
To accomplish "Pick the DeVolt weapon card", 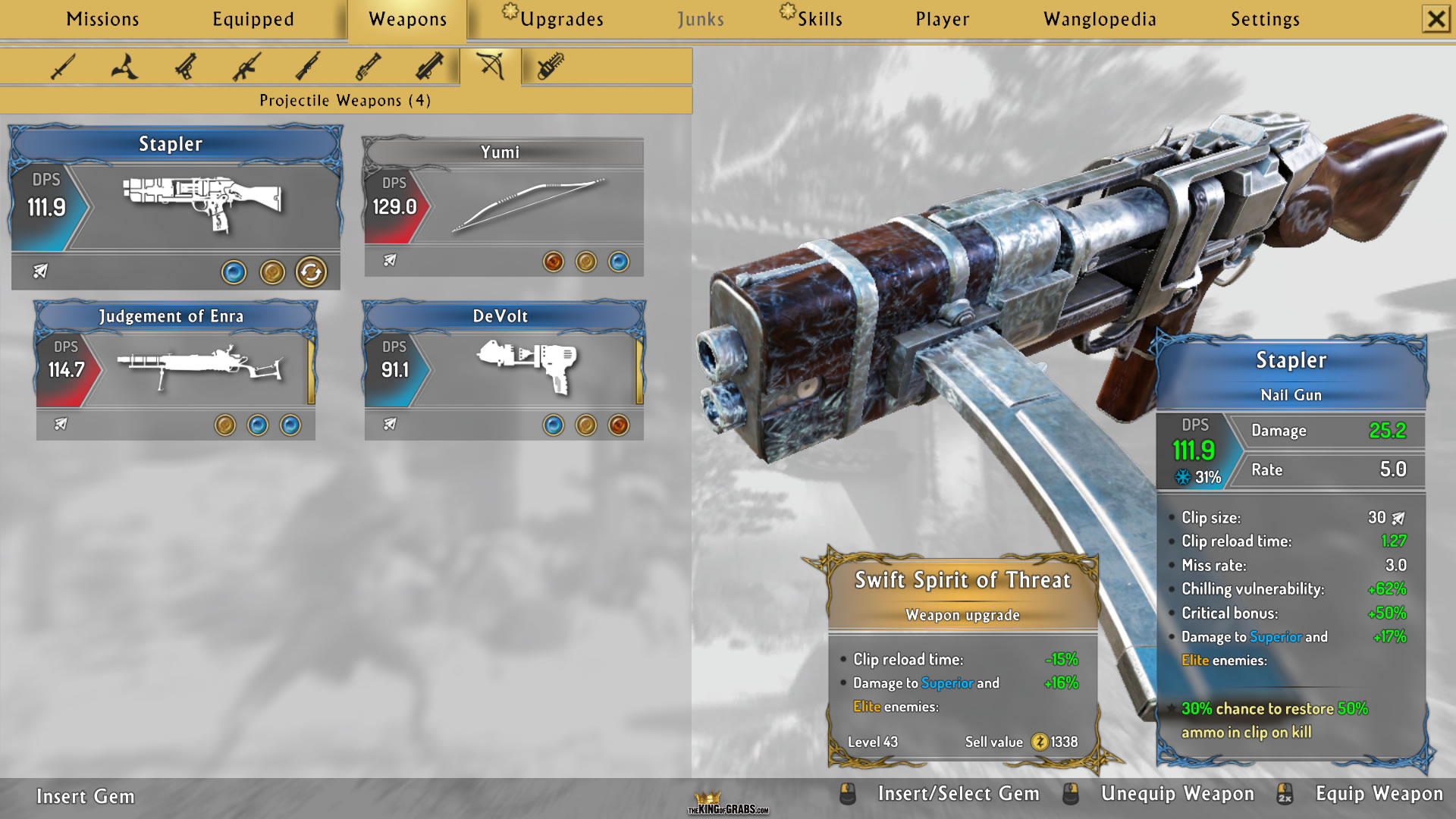I will [504, 368].
